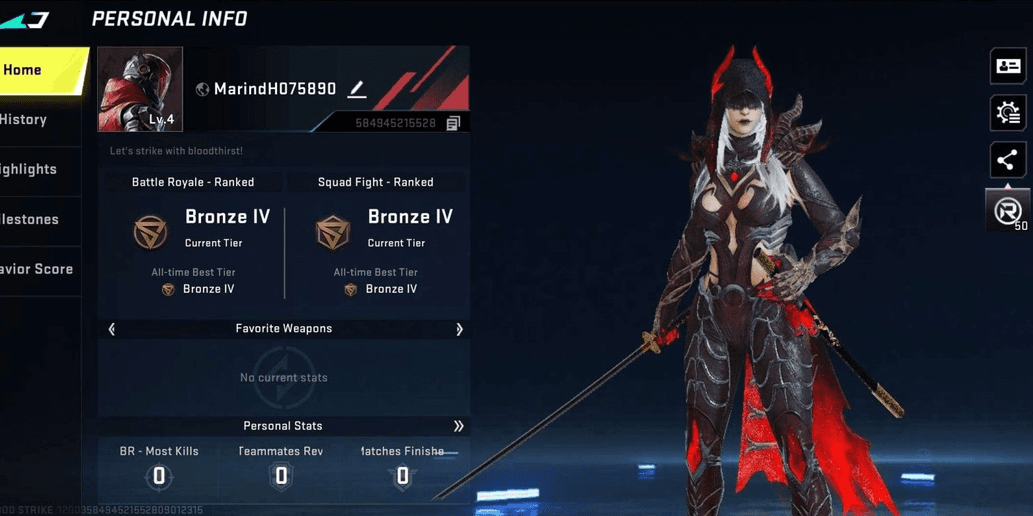Open the Behavior Score tab

click(x=37, y=269)
